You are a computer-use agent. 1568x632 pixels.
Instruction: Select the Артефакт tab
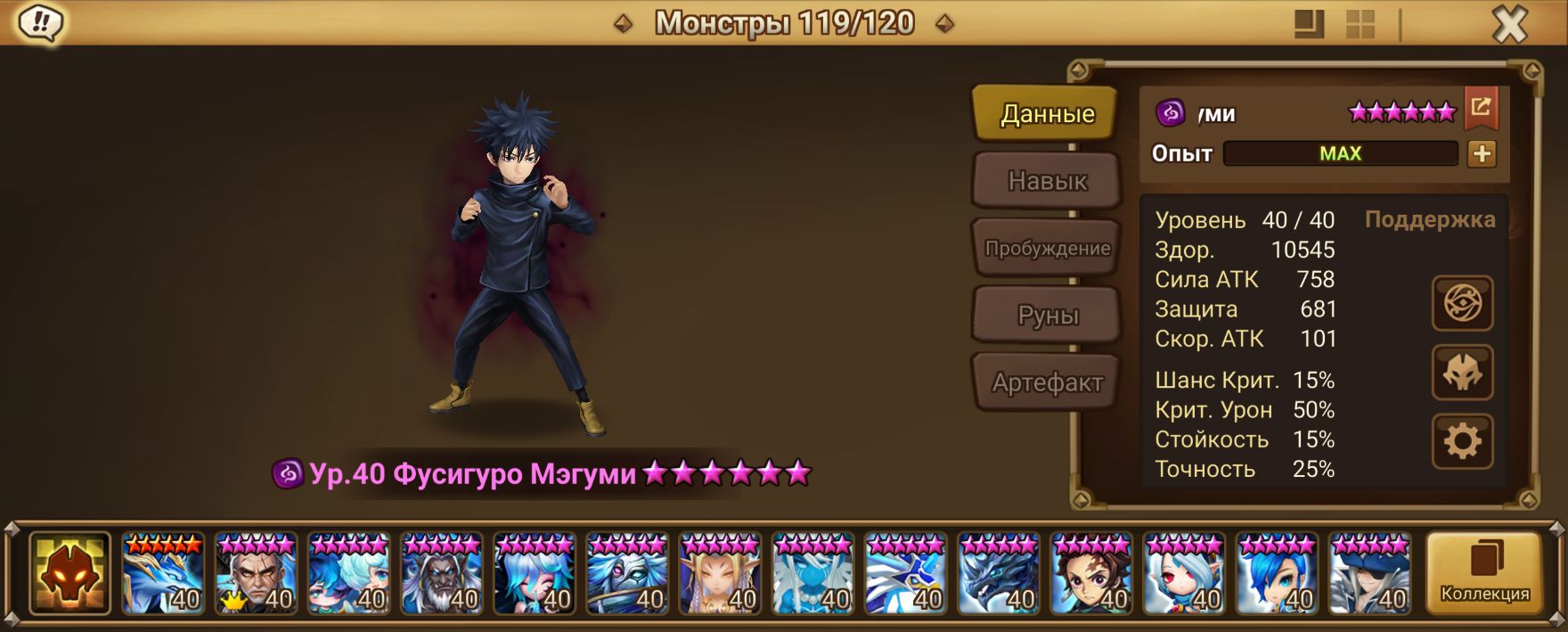[1047, 382]
